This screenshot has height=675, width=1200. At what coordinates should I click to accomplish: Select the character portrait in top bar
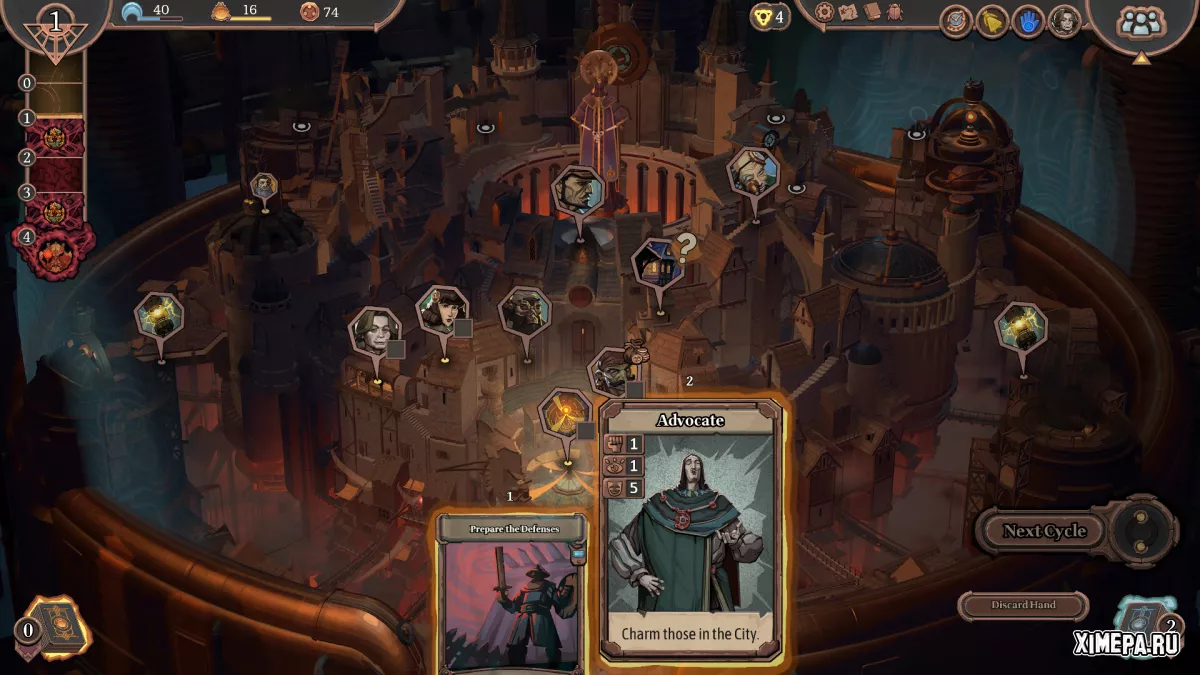point(1064,21)
